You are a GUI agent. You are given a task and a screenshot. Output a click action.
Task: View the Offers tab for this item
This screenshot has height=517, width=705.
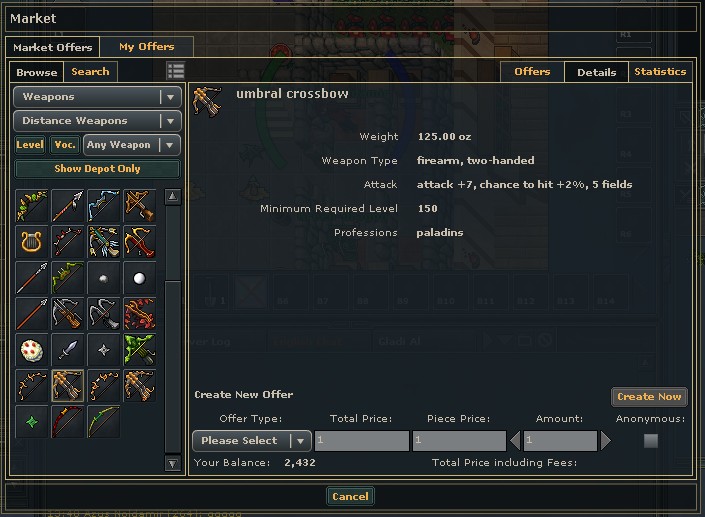coord(532,72)
